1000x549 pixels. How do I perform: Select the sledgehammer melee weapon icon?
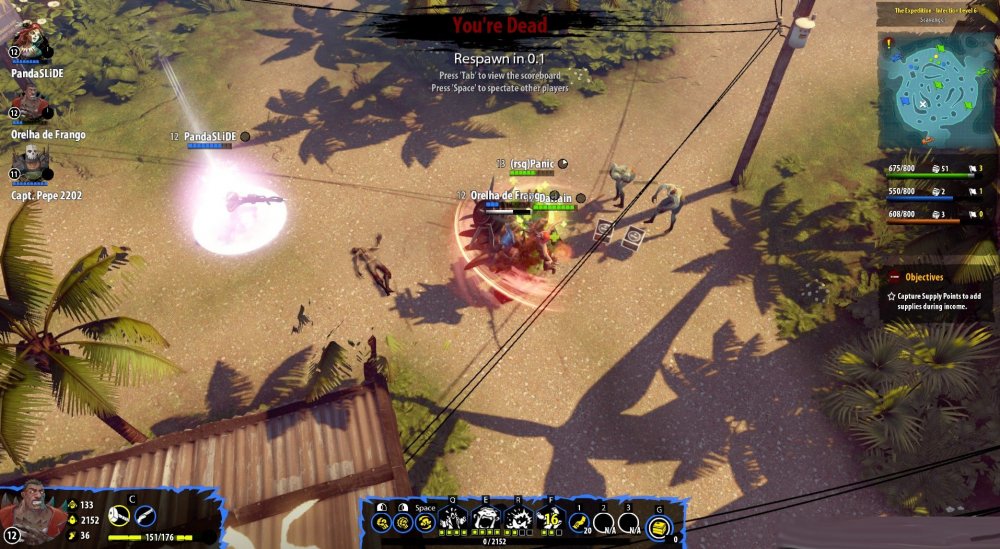coord(118,516)
